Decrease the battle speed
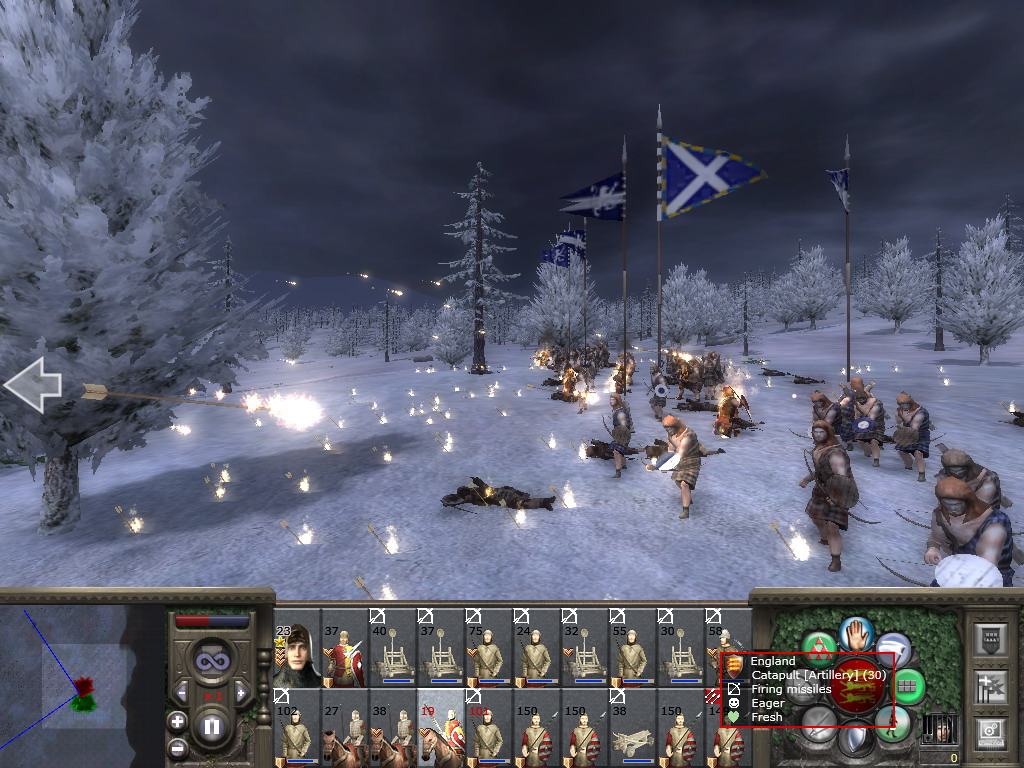 coord(181,693)
